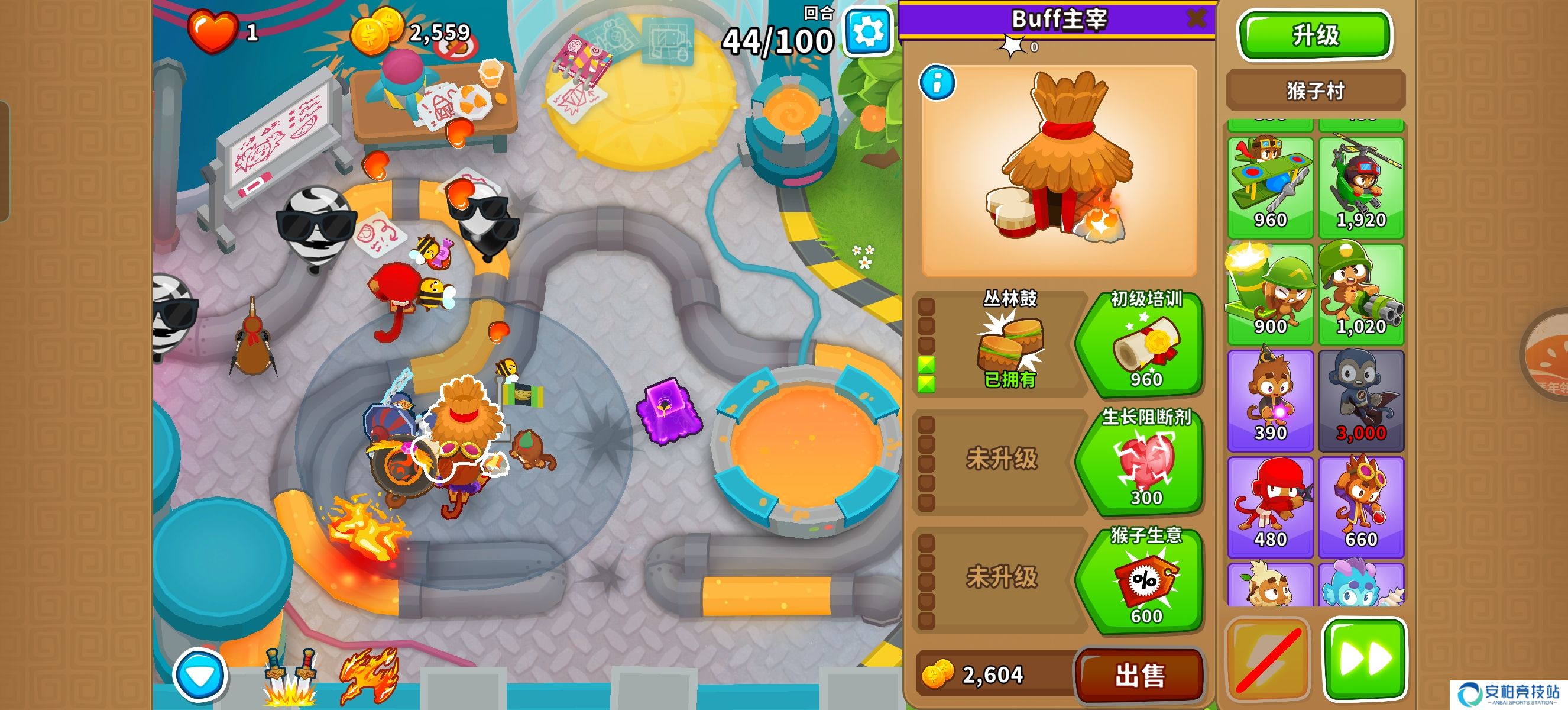Viewport: 1568px width, 710px height.
Task: Close the Buff主宰 tower panel
Action: [1196, 18]
